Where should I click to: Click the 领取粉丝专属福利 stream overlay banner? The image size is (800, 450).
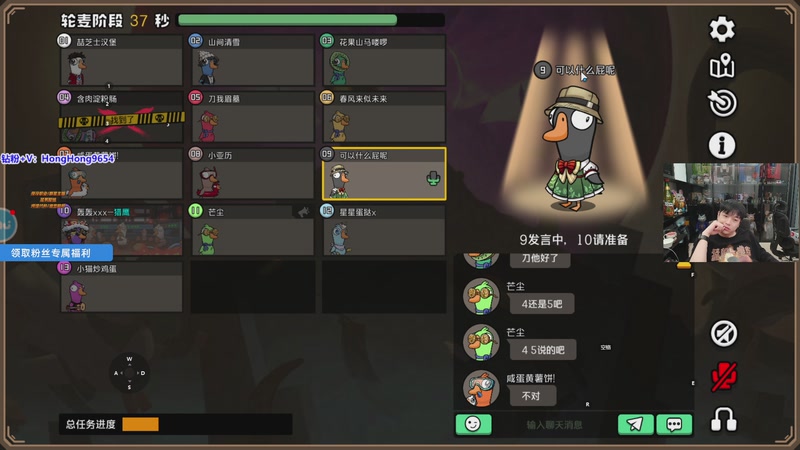click(55, 253)
